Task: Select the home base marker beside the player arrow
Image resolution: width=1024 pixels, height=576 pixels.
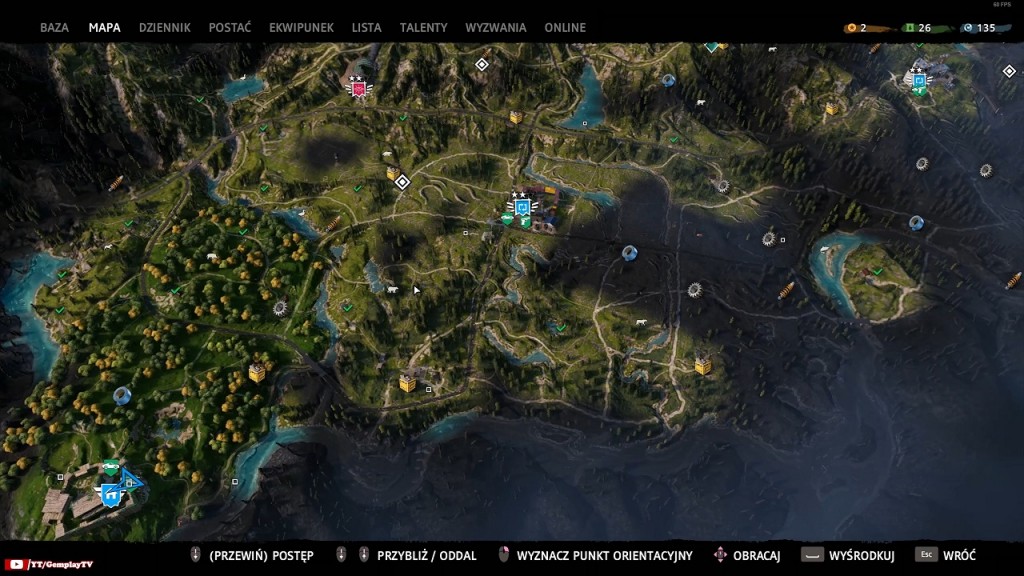Action: 110,493
